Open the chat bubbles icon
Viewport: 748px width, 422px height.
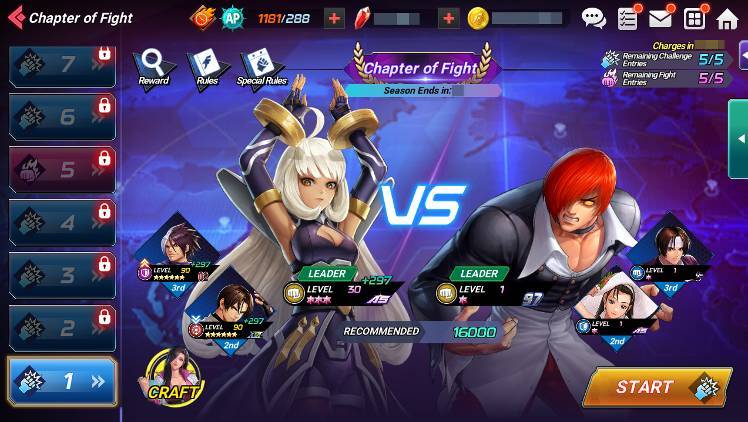point(594,18)
